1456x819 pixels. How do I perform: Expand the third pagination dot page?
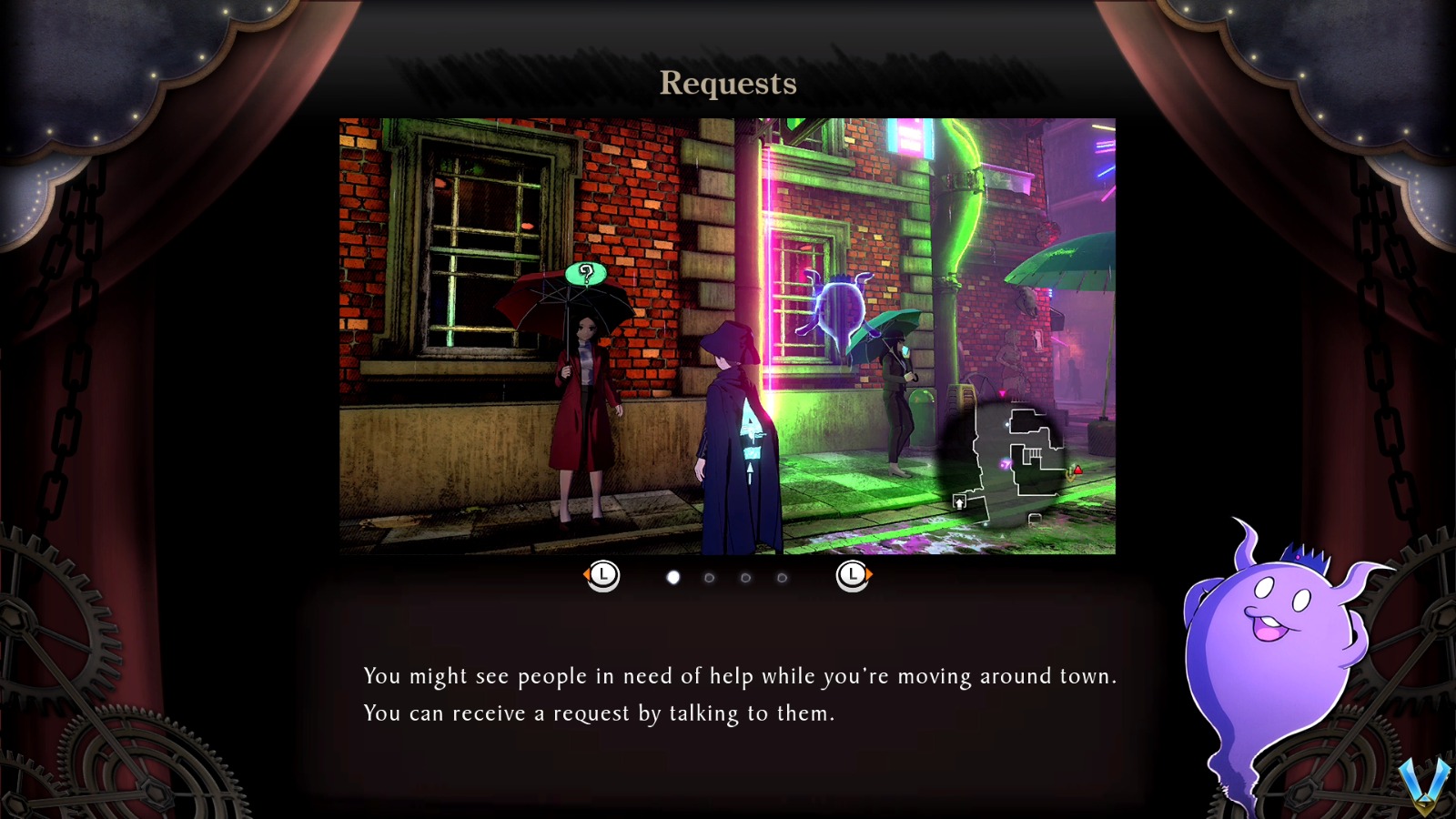point(744,575)
